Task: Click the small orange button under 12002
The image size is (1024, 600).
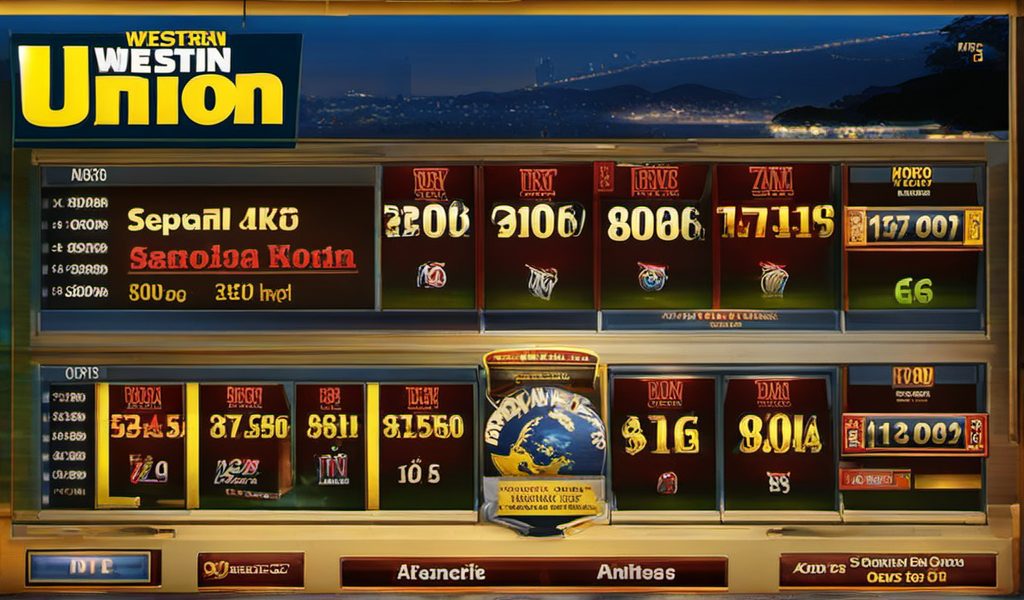Action: coord(875,479)
